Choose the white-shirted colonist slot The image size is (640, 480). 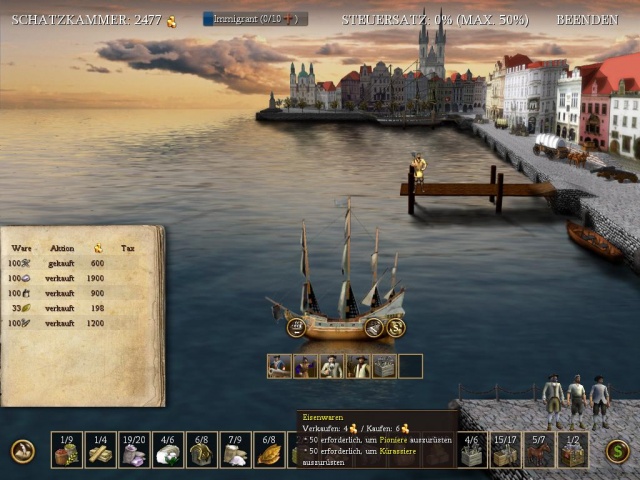click(x=331, y=366)
